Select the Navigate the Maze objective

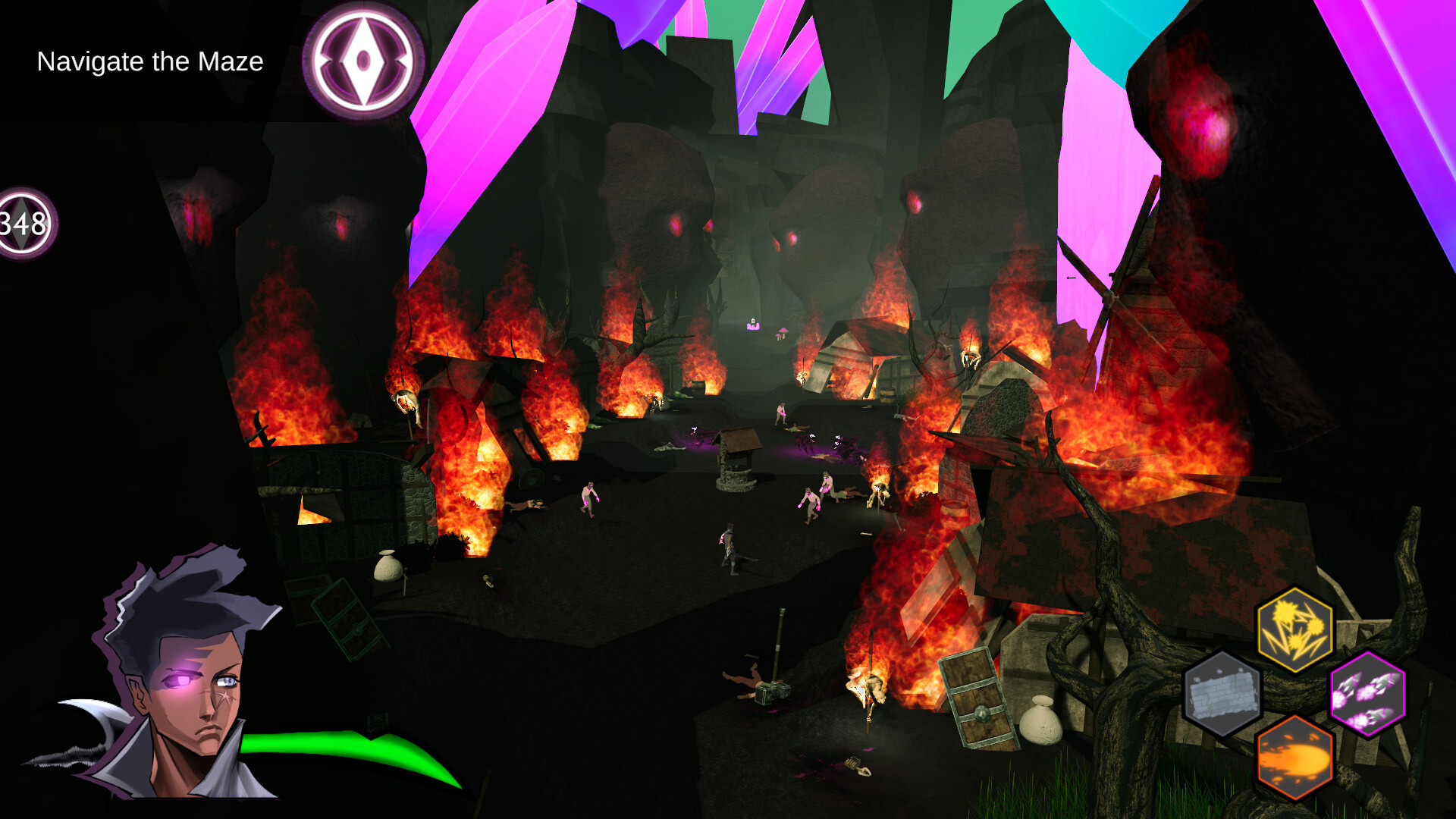(150, 61)
